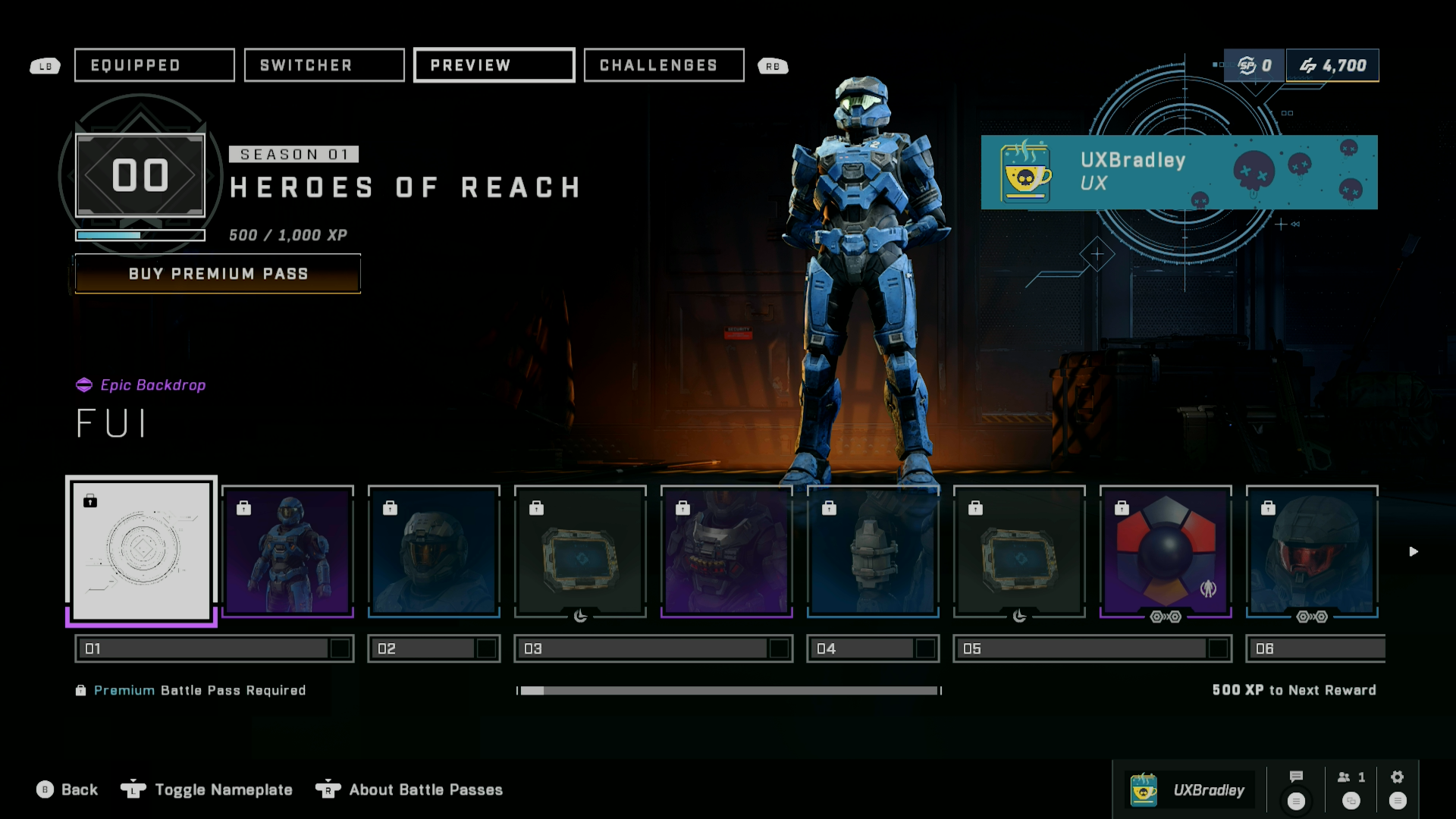Screen dimensions: 1456x819
Task: Open the chat speech bubble icon
Action: tap(1296, 777)
